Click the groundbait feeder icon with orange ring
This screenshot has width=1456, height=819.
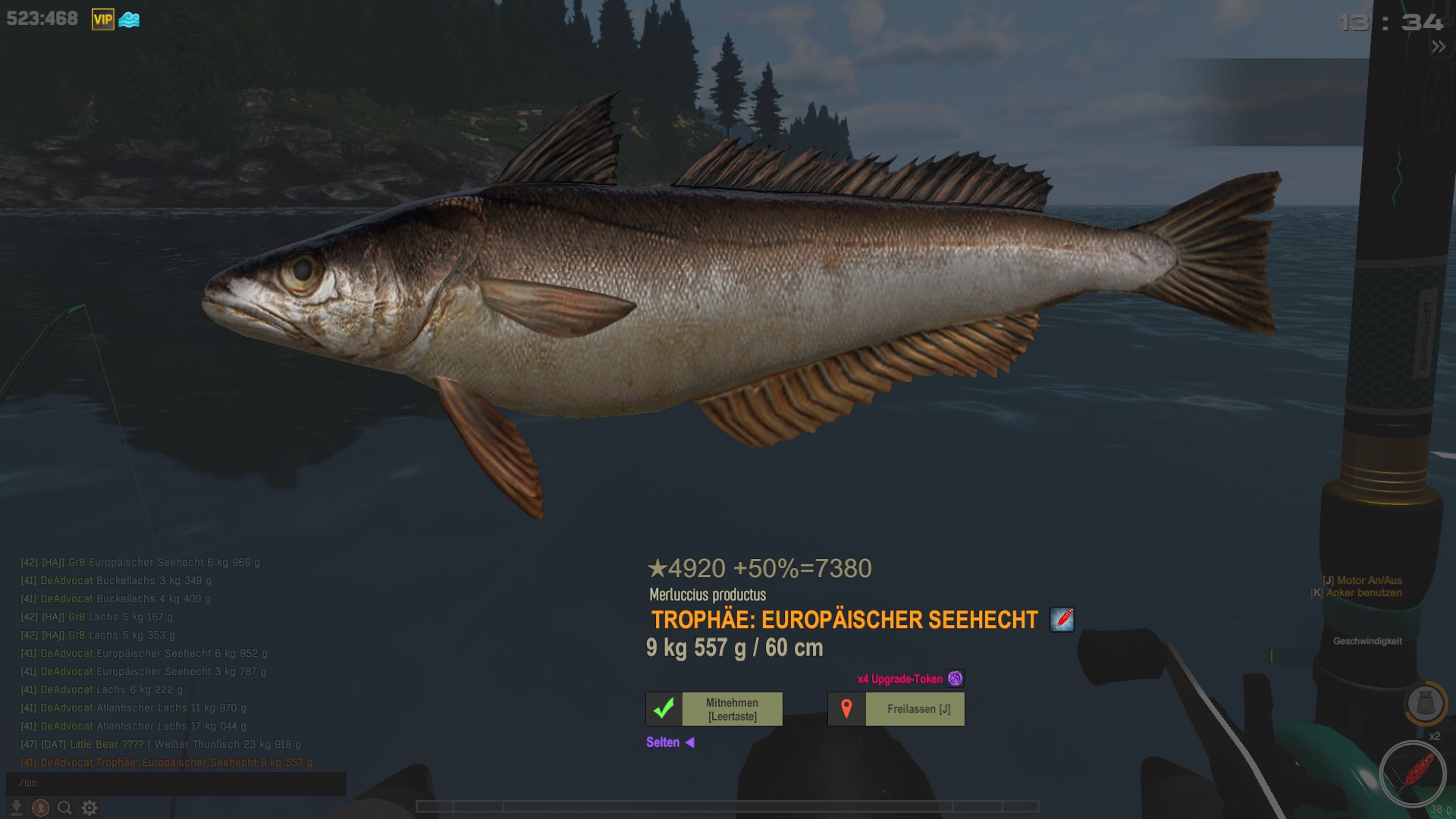tap(1425, 704)
